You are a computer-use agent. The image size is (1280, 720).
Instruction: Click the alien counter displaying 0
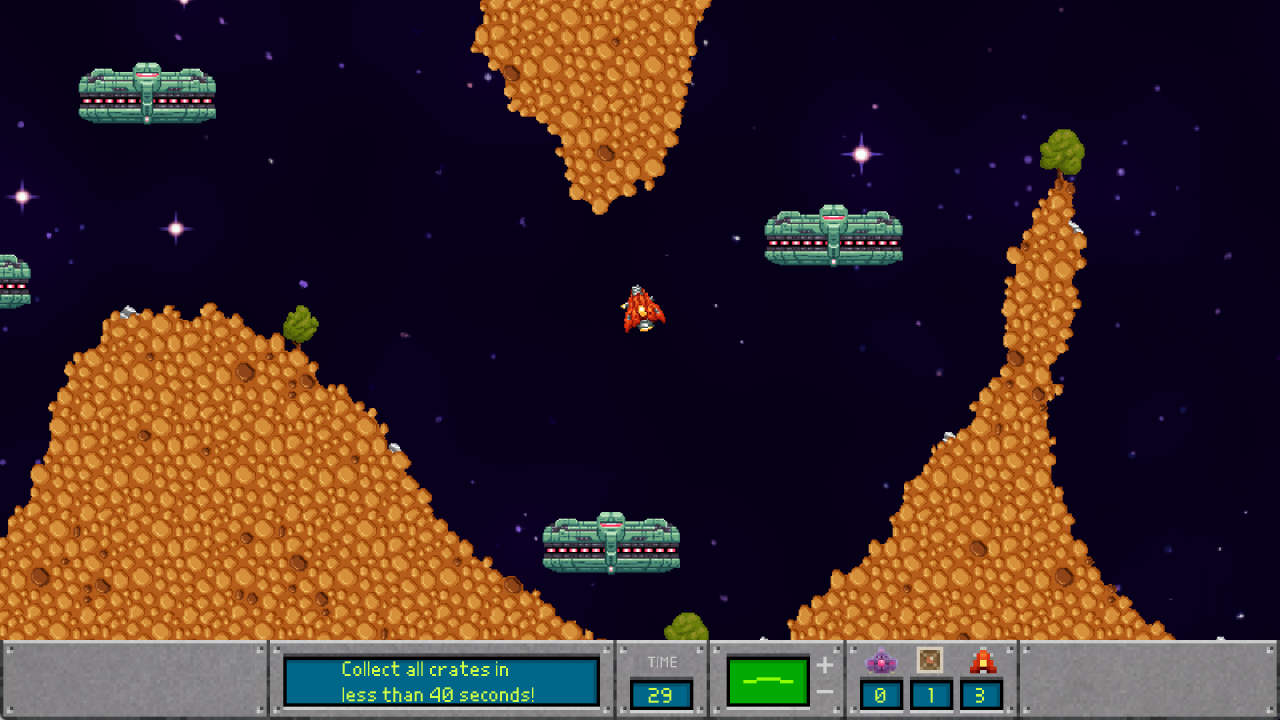coord(882,694)
